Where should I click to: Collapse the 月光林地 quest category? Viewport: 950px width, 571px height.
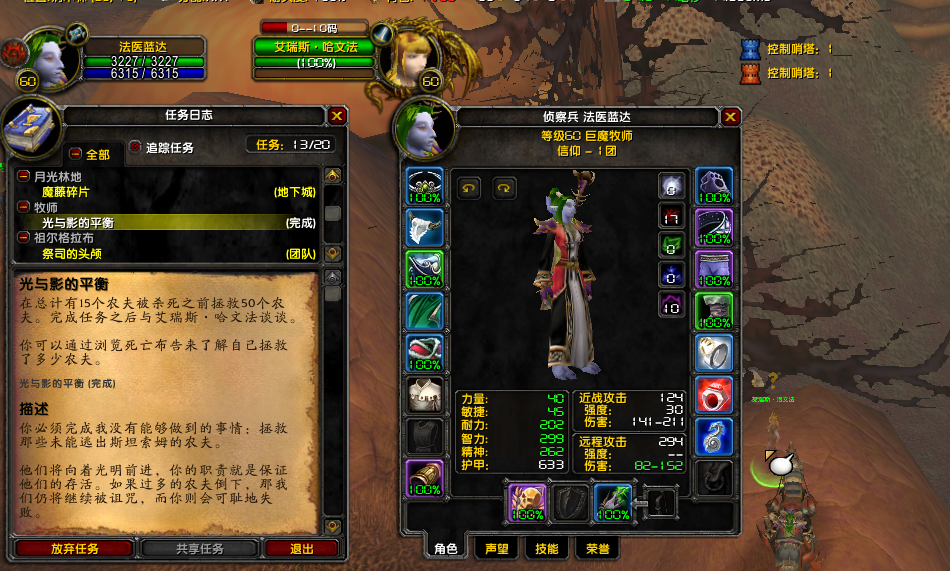pyautogui.click(x=24, y=176)
